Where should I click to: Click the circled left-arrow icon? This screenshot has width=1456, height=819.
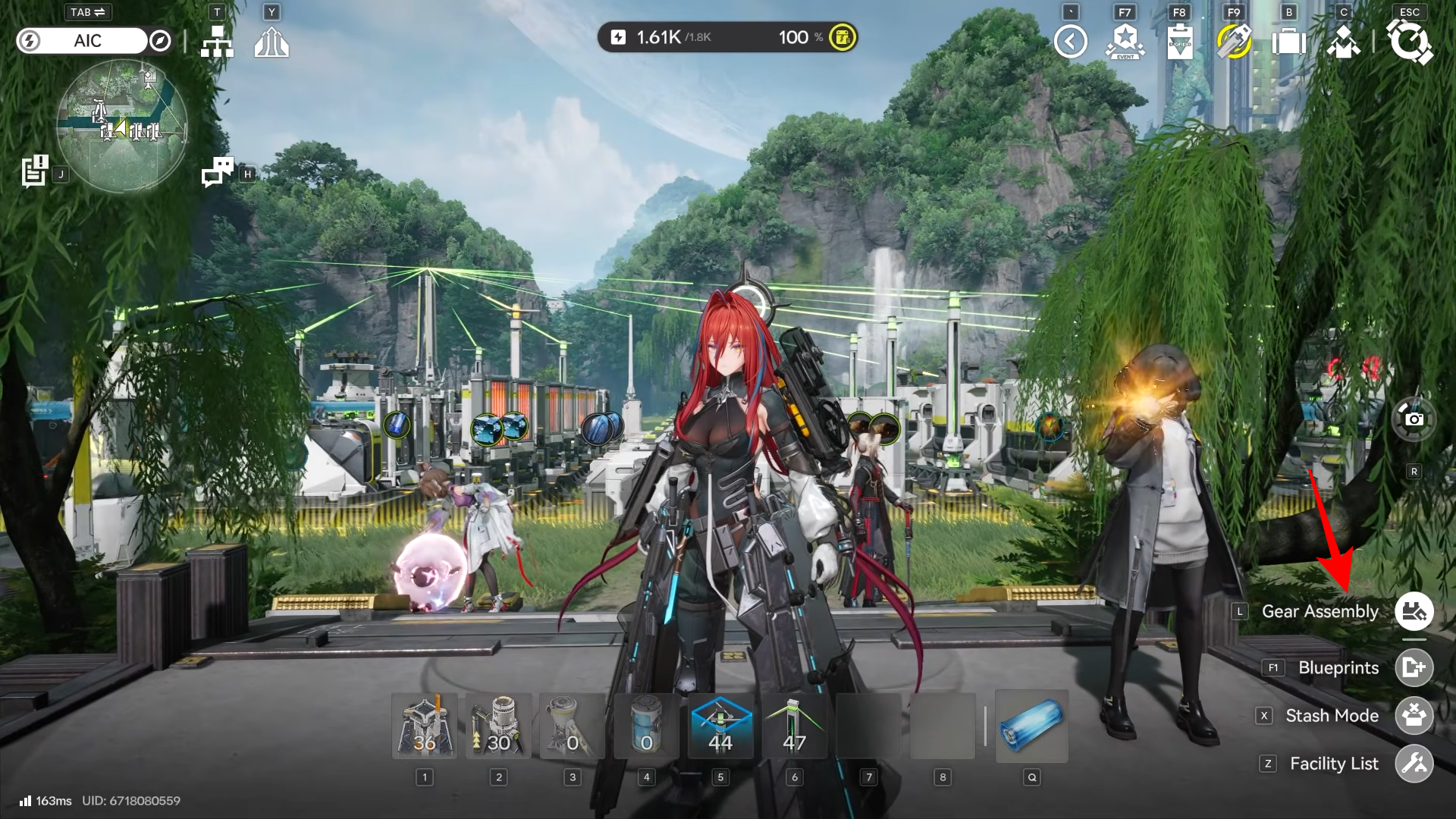(1070, 42)
